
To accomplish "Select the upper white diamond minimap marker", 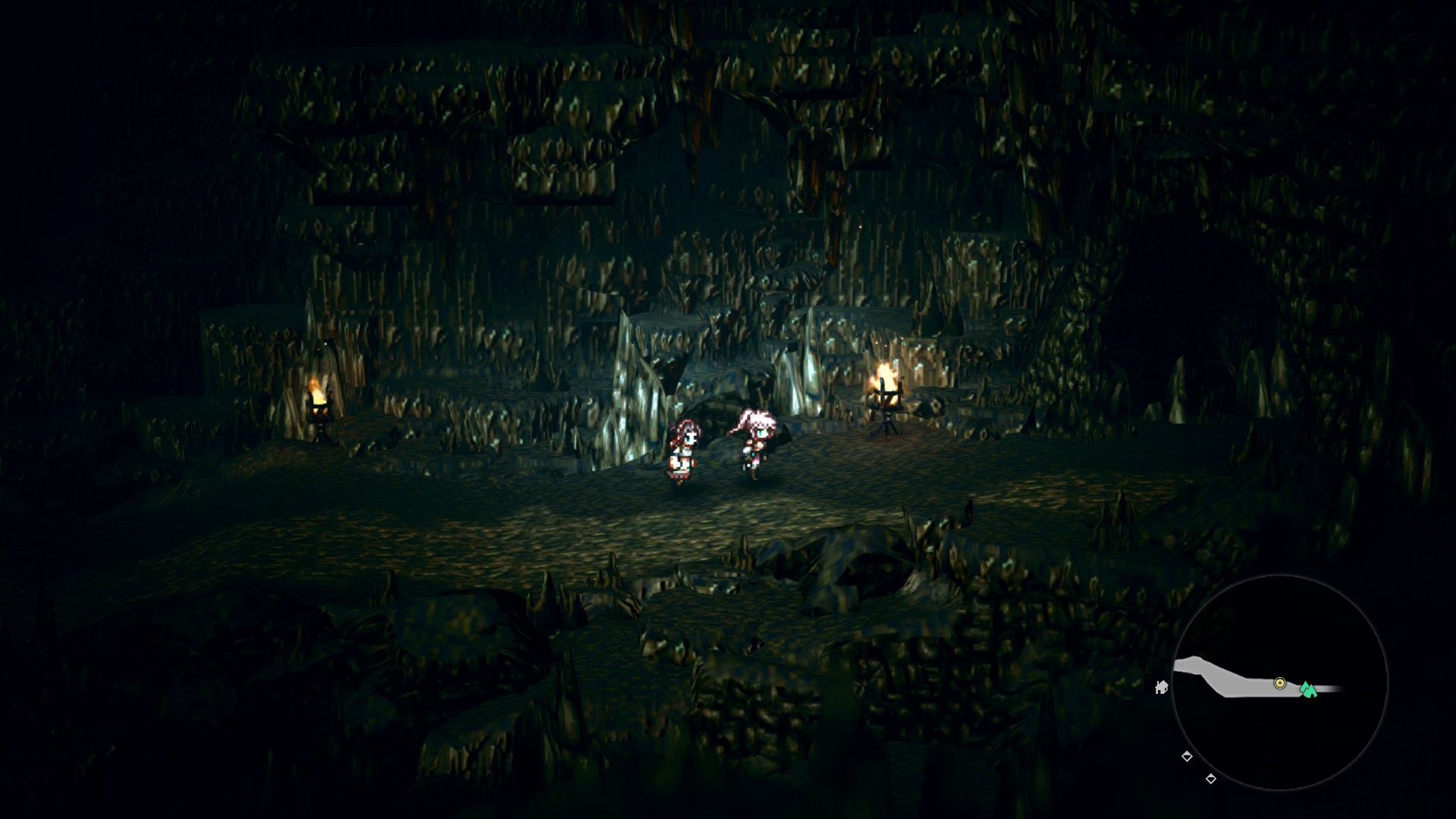I will (1188, 755).
